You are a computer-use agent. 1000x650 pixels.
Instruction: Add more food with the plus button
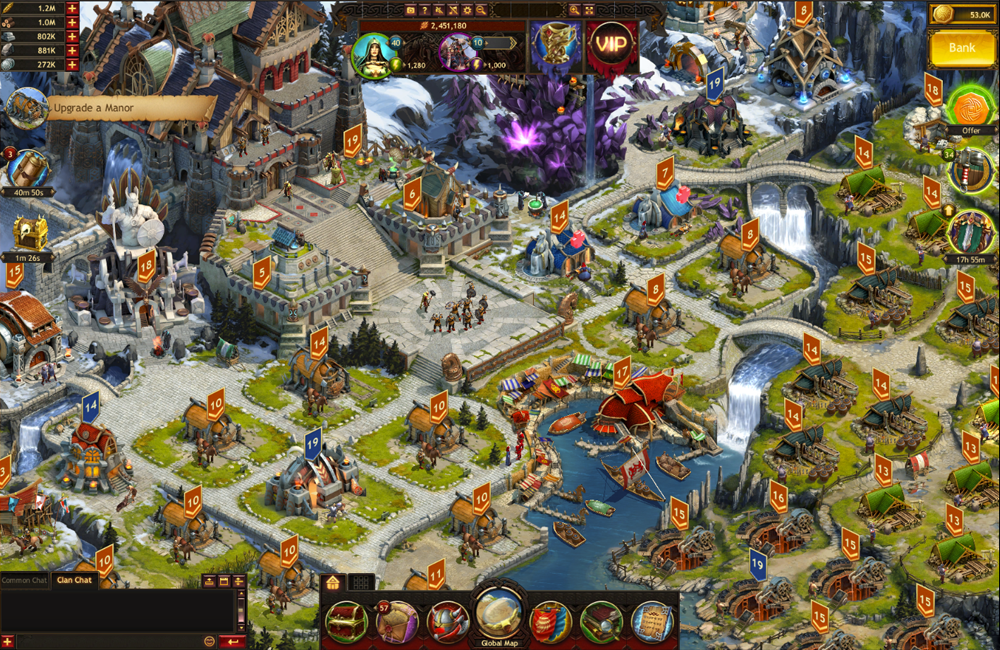tap(72, 8)
